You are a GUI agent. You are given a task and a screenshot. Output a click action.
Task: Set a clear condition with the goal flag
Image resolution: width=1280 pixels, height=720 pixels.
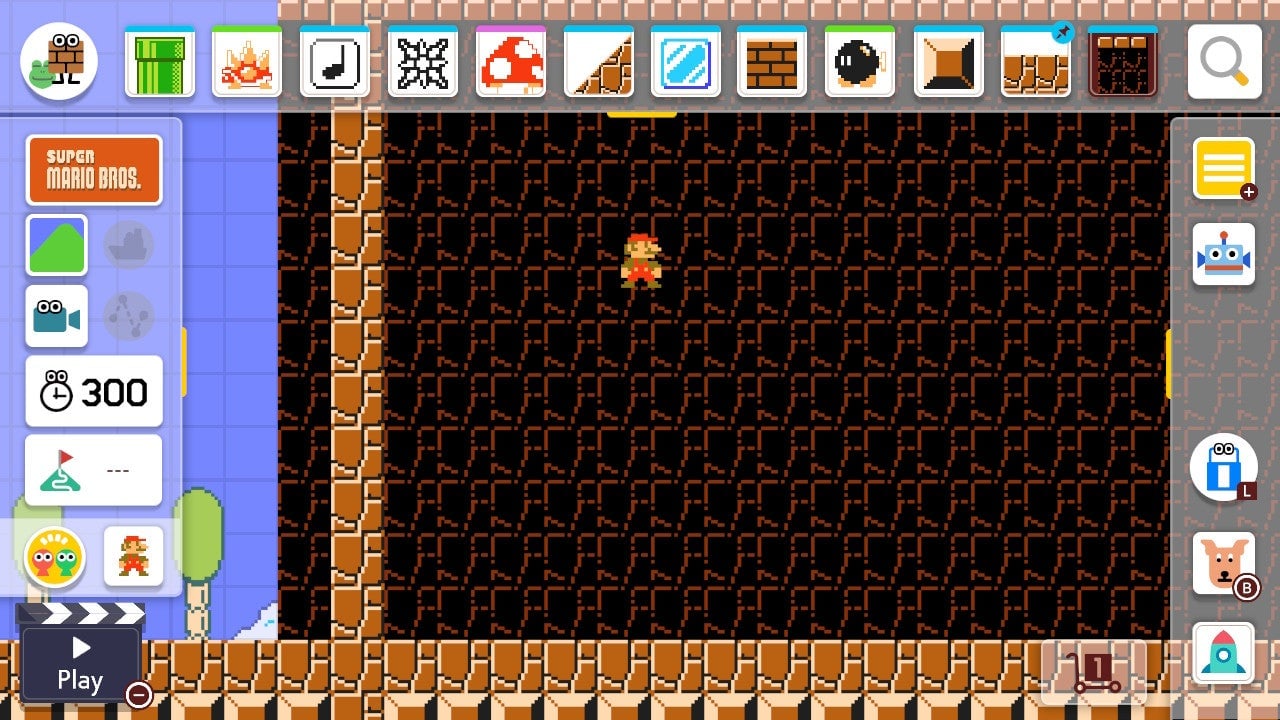(94, 470)
